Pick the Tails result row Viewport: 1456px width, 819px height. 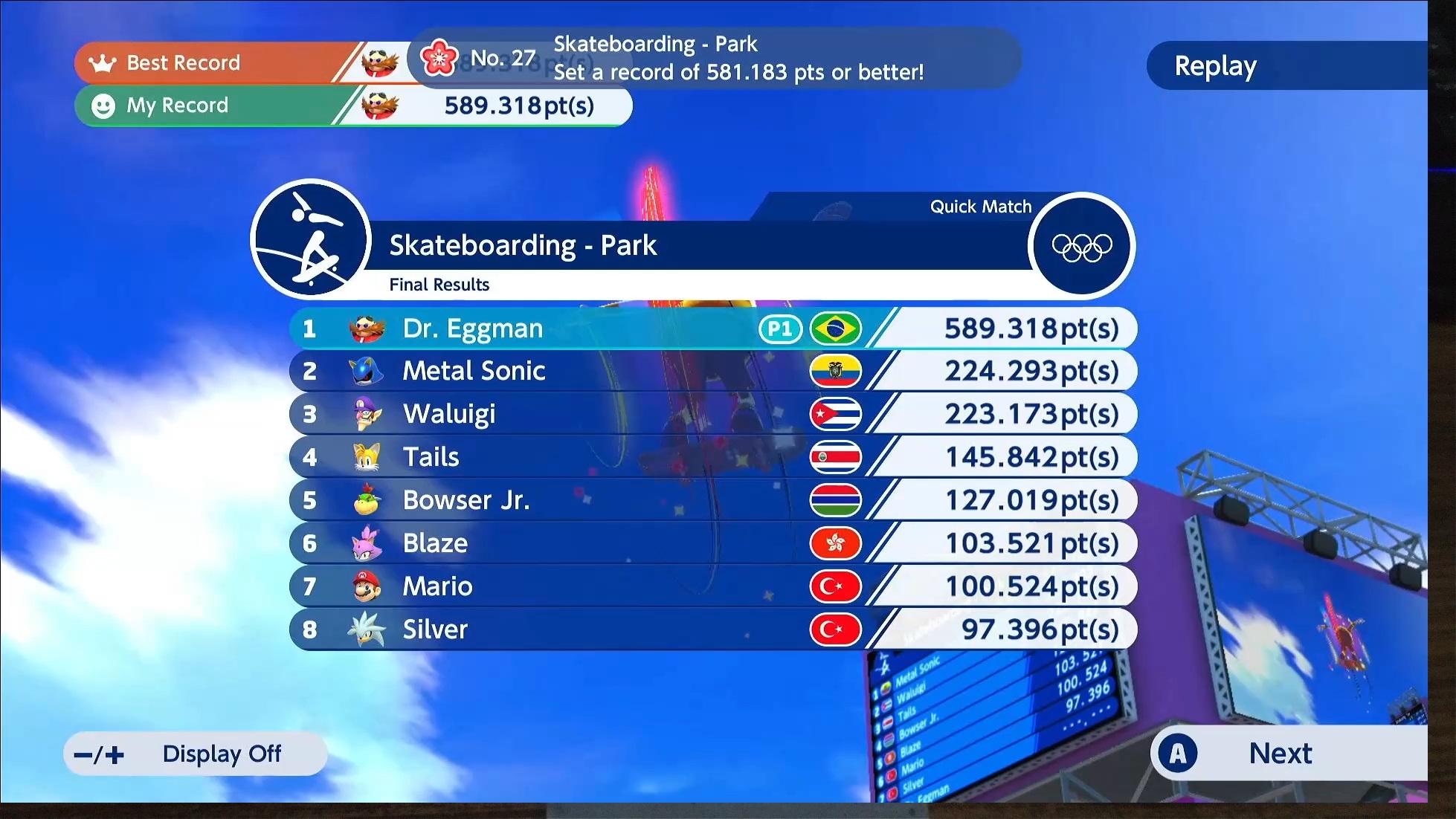pos(712,457)
